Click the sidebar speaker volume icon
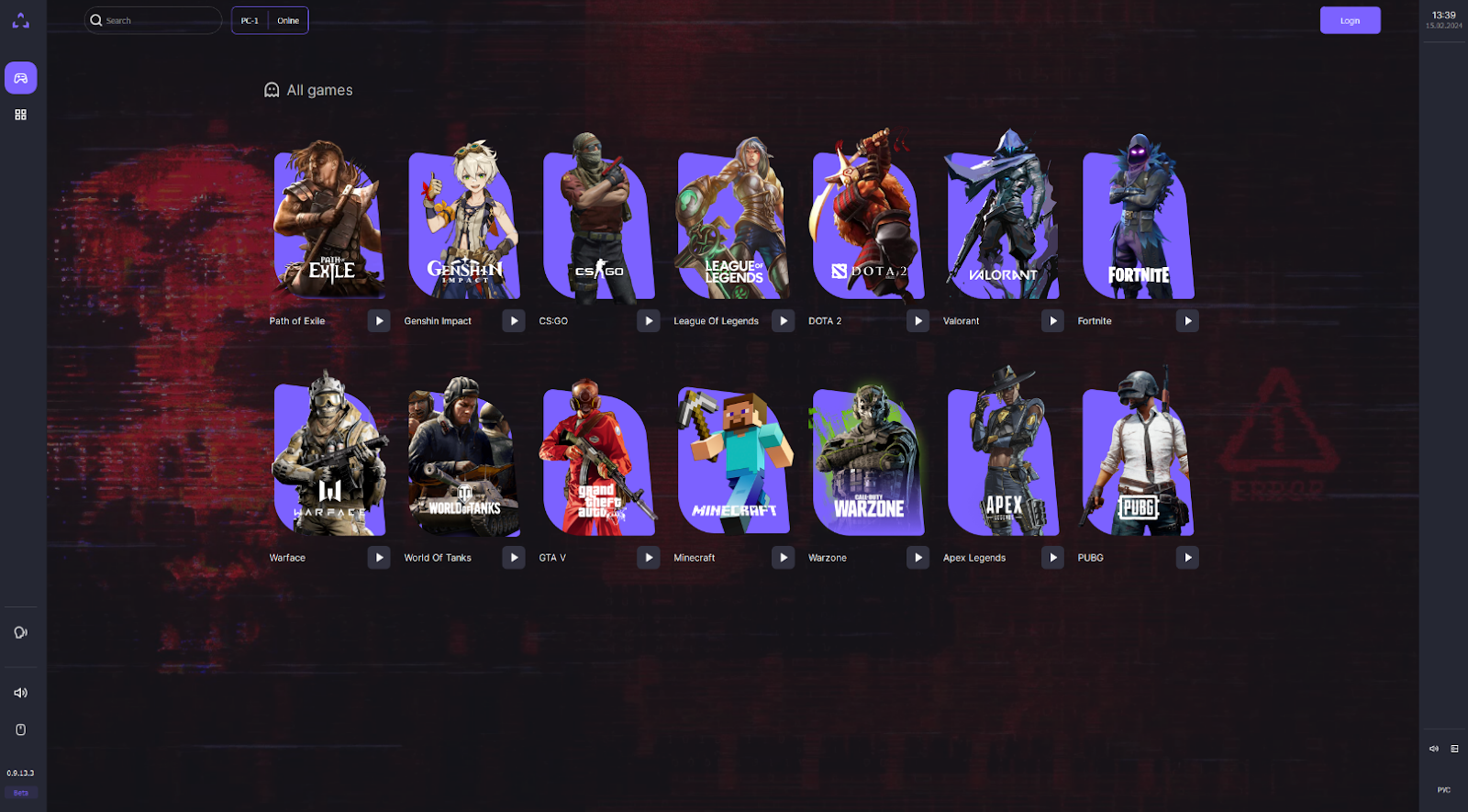 (x=20, y=693)
